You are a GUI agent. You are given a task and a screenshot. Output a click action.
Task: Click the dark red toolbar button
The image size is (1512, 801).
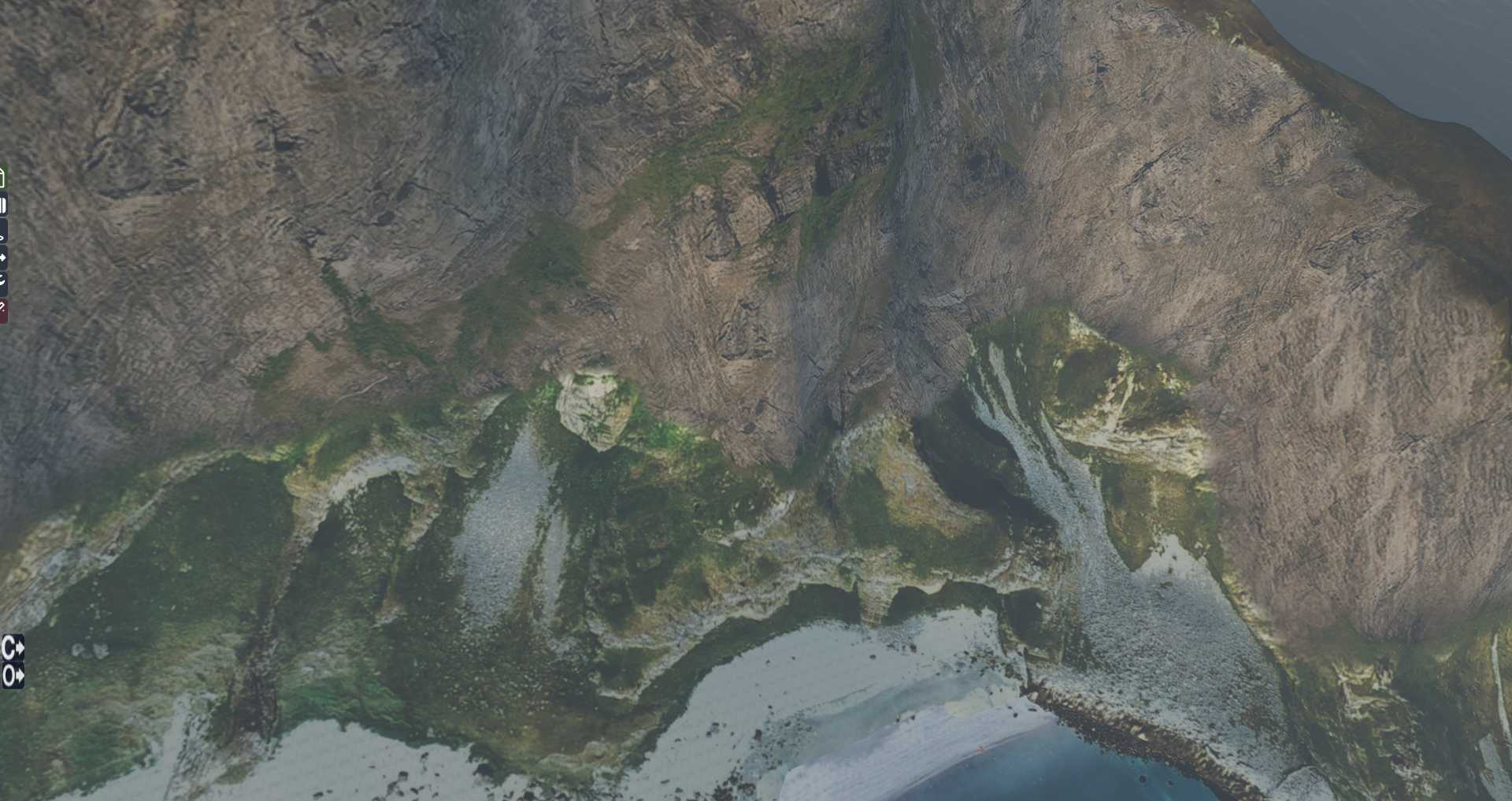pyautogui.click(x=3, y=309)
